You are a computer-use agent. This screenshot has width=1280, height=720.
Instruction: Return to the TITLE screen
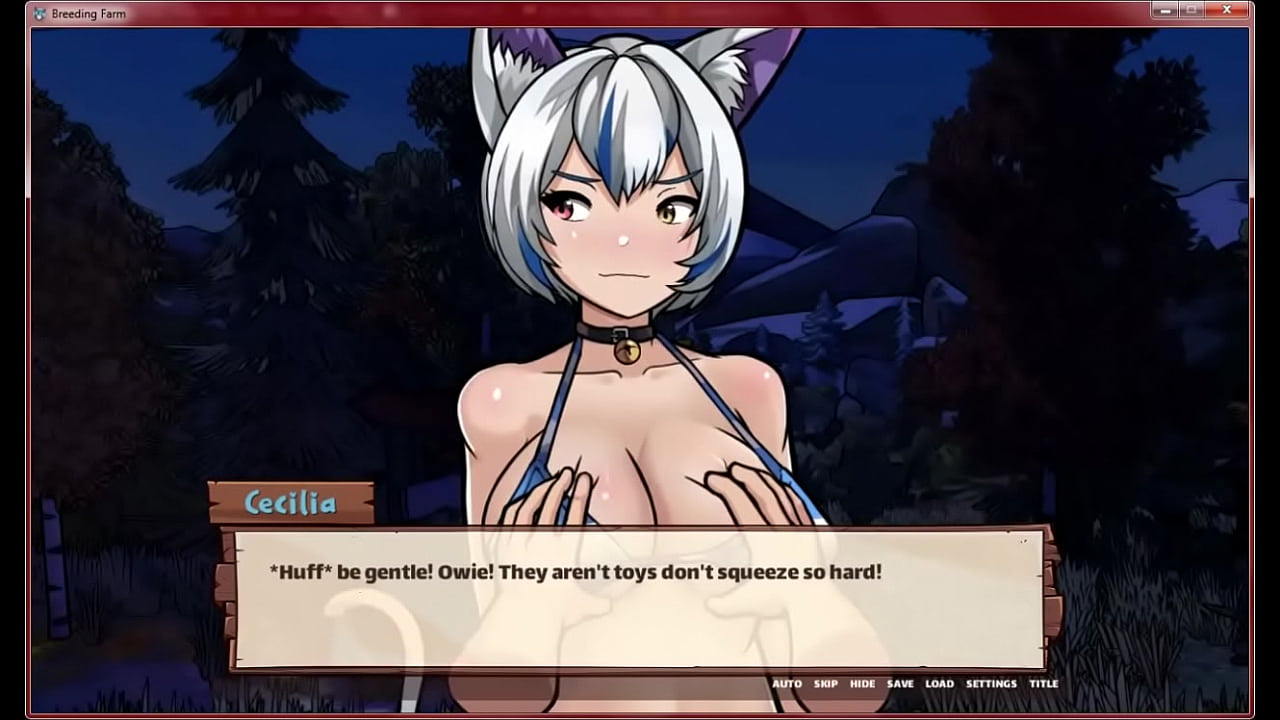click(x=1043, y=684)
